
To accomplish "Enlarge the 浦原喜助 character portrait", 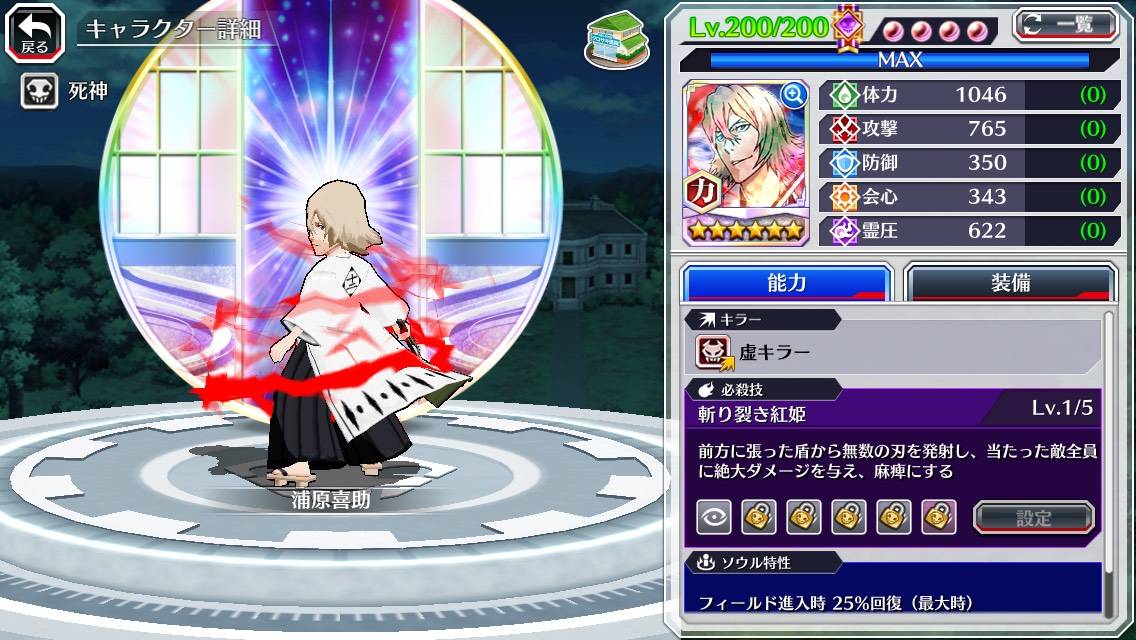I will [794, 95].
